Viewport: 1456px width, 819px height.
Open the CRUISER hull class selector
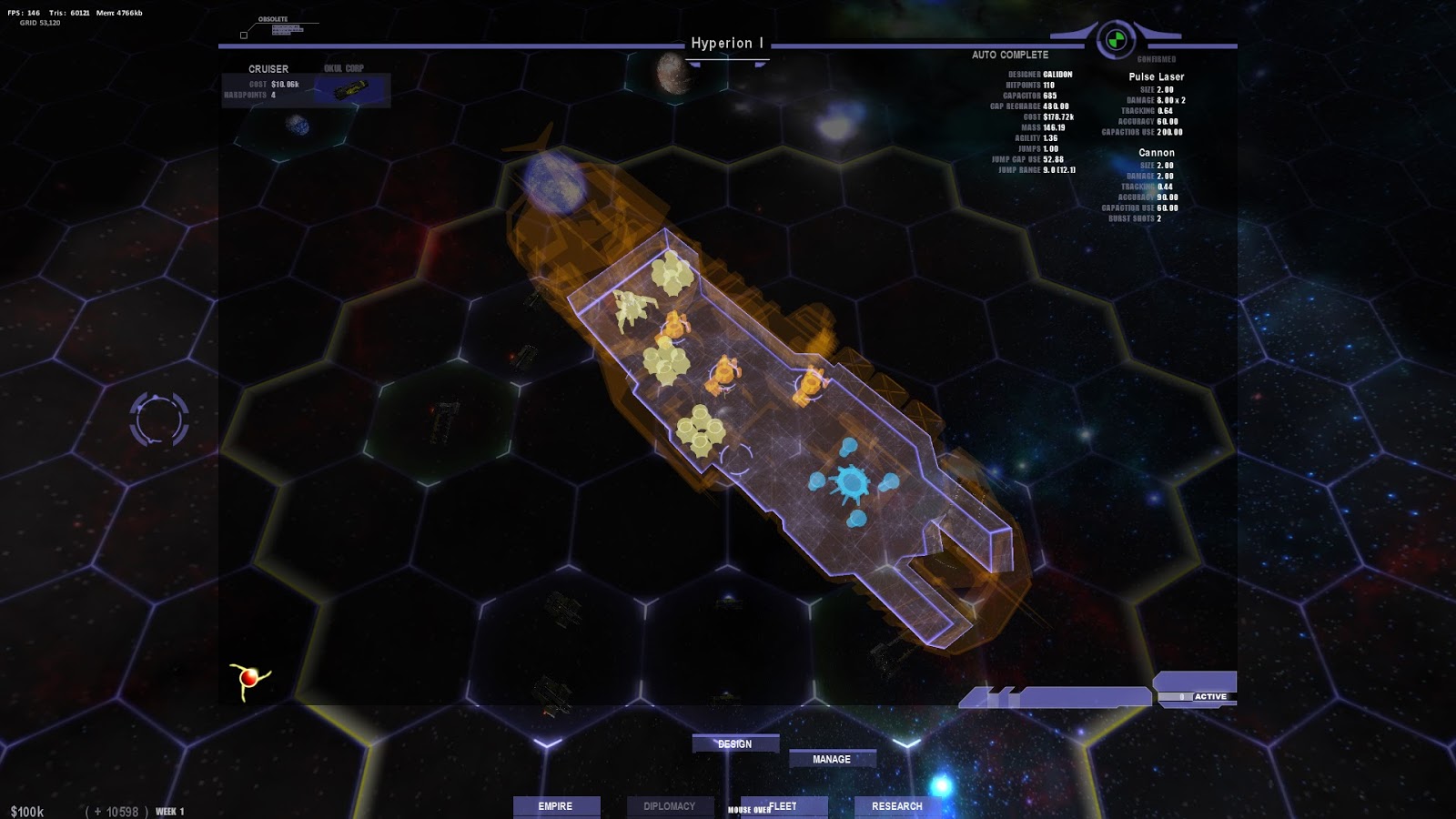pyautogui.click(x=268, y=68)
